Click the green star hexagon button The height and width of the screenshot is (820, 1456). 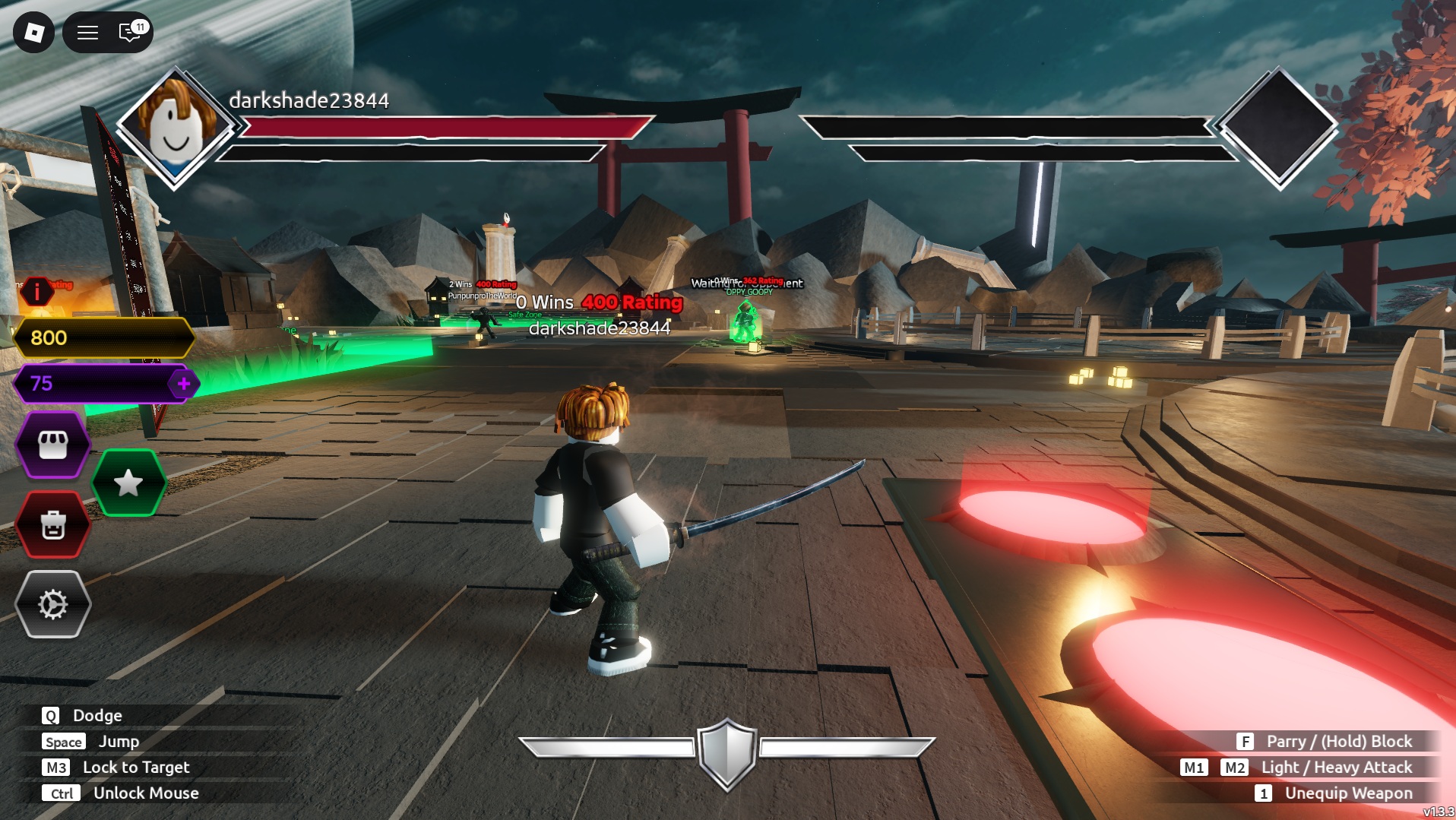click(x=128, y=483)
